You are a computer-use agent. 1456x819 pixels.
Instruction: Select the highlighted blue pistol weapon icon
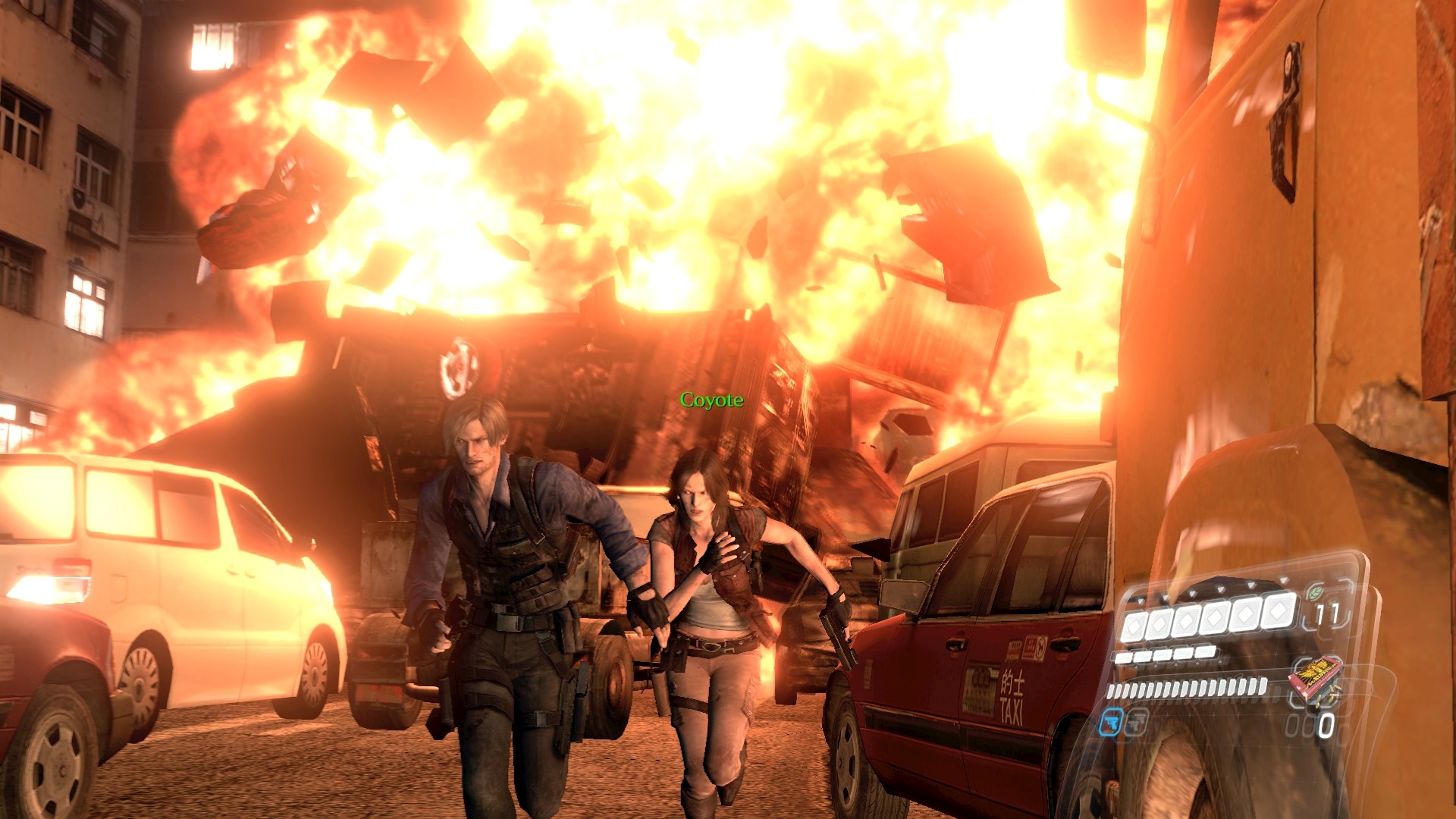1110,722
